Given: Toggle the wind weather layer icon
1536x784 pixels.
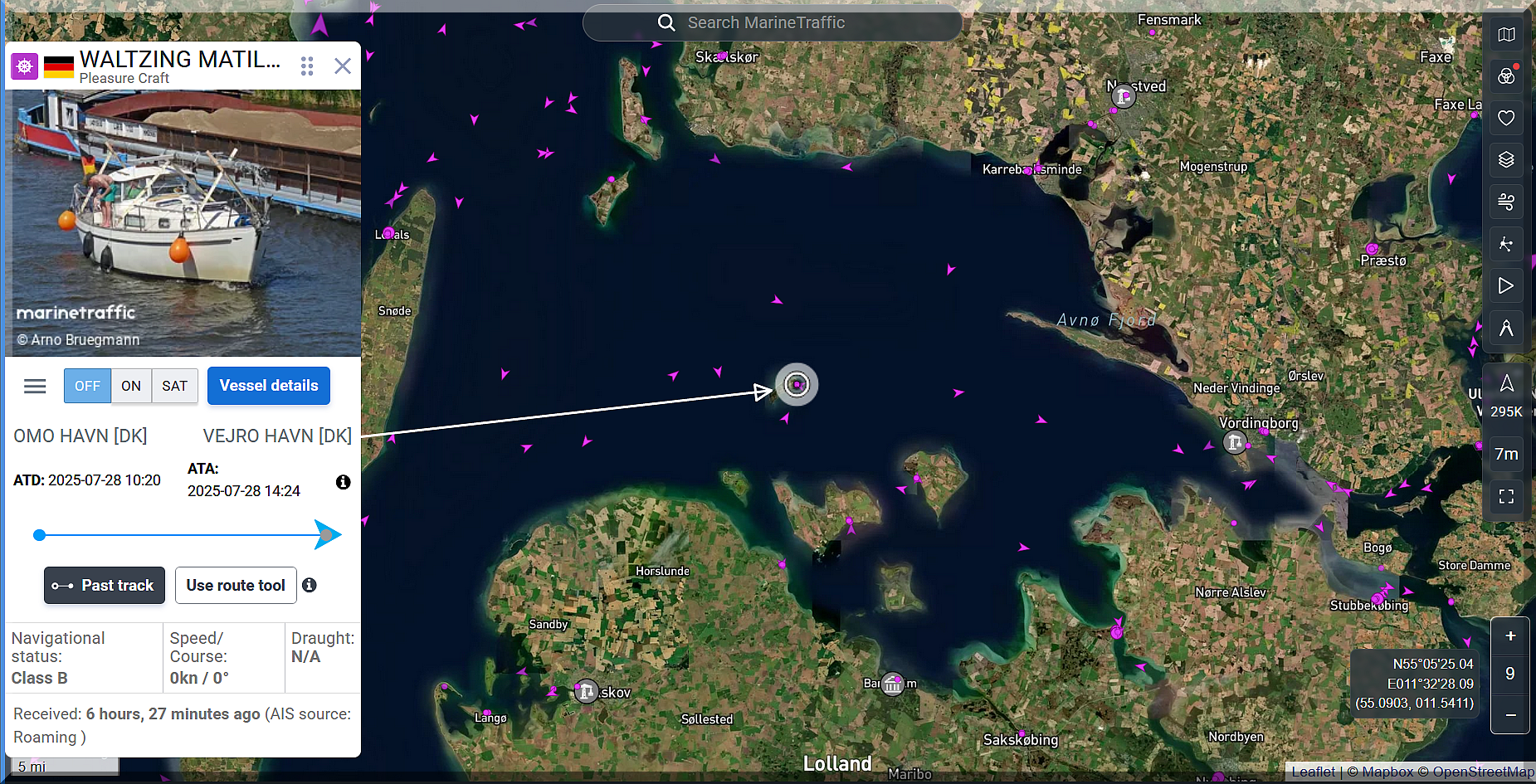Looking at the screenshot, I should point(1506,202).
